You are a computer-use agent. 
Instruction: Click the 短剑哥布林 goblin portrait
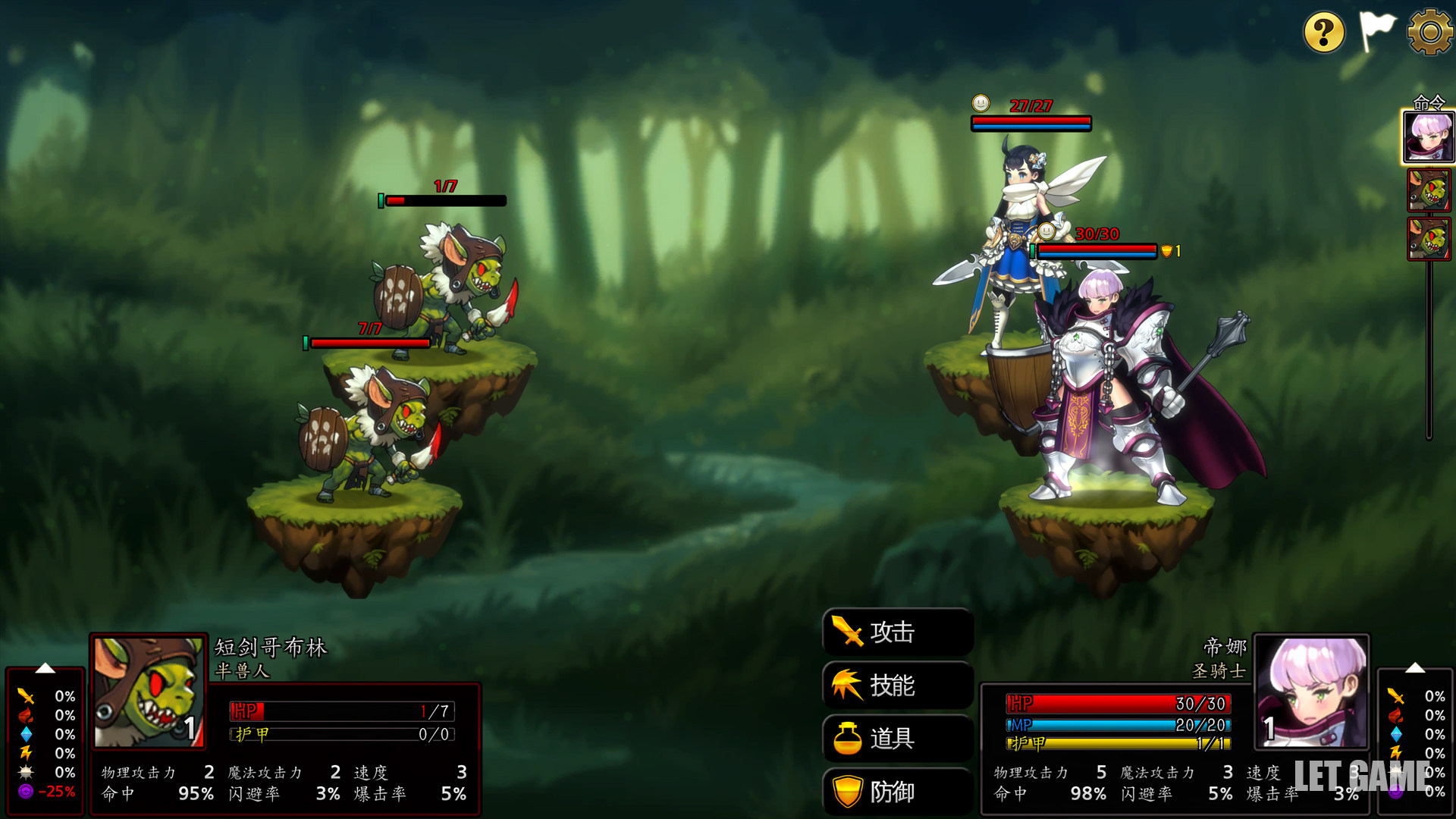tap(149, 692)
